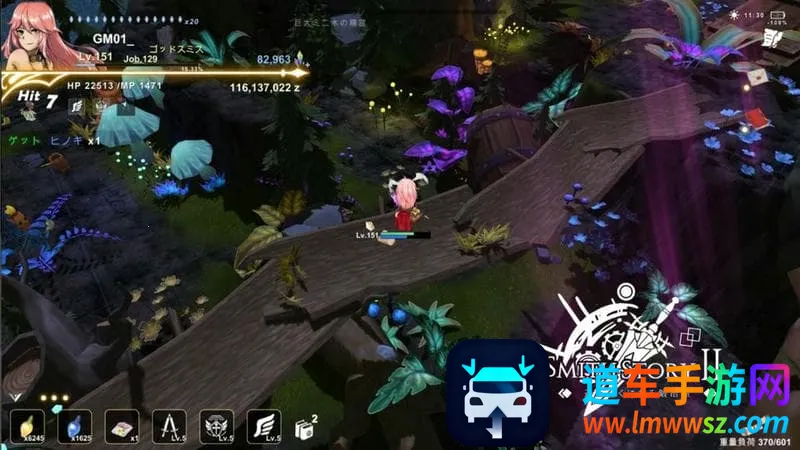Select the hotbar item with quantity x1

[122, 427]
